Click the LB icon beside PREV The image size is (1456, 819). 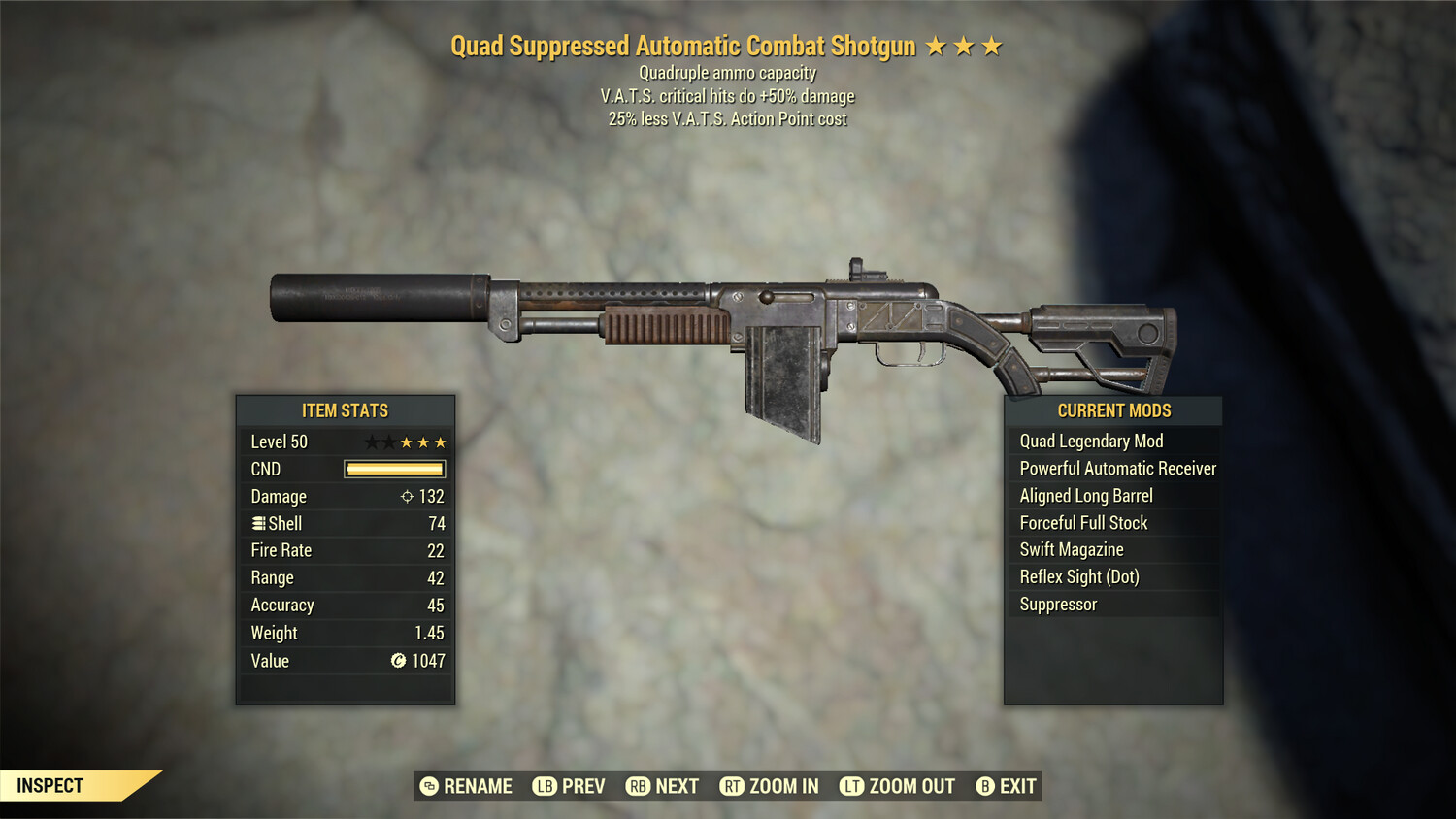(545, 786)
